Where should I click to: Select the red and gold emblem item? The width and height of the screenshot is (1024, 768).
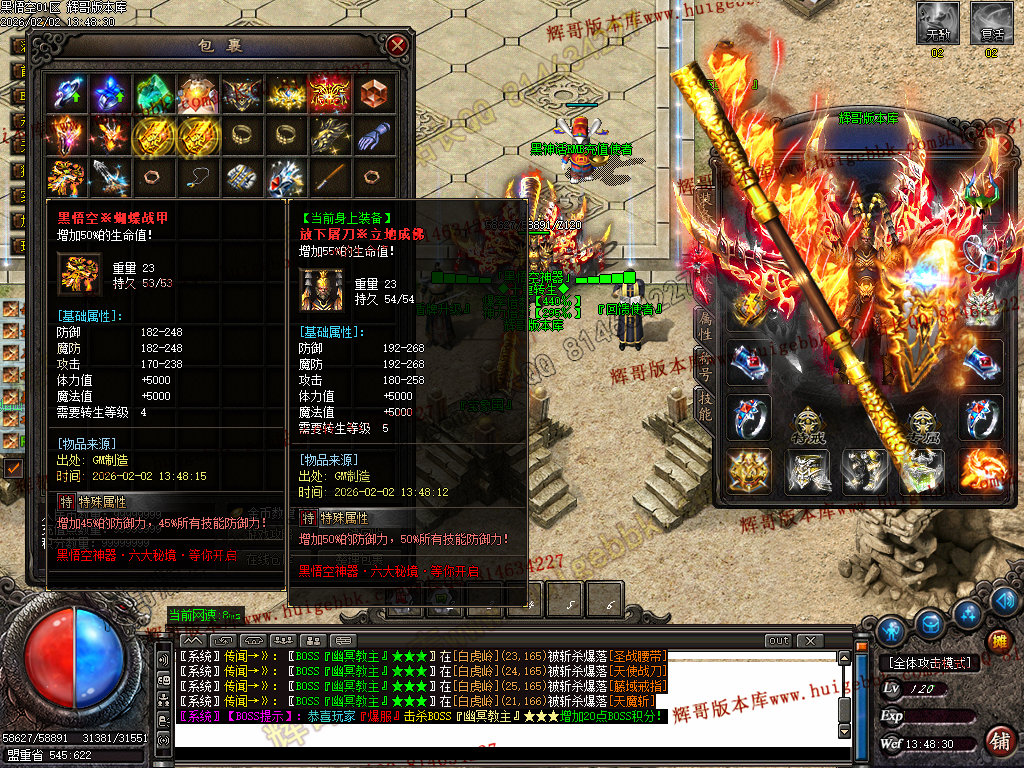[329, 94]
